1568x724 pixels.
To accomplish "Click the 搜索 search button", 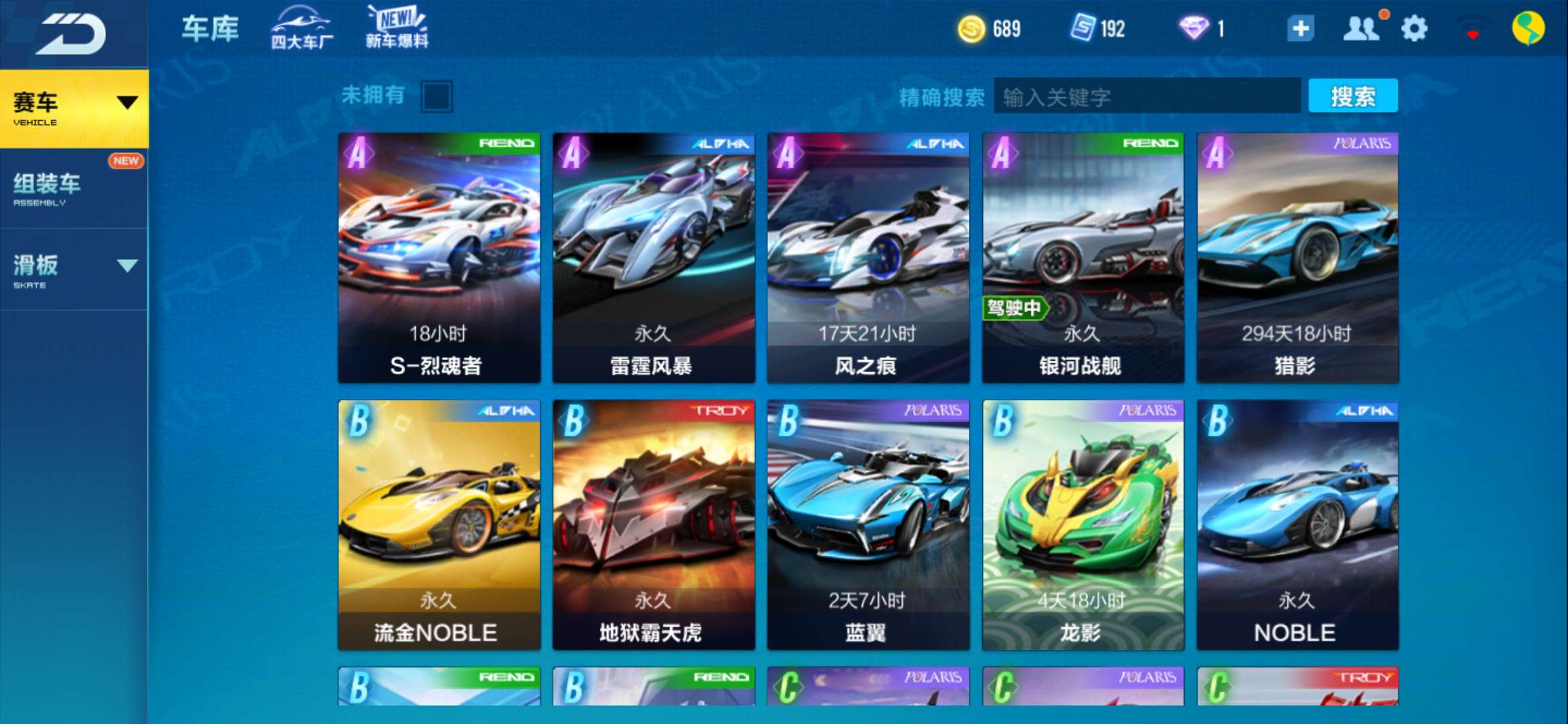I will pyautogui.click(x=1353, y=97).
